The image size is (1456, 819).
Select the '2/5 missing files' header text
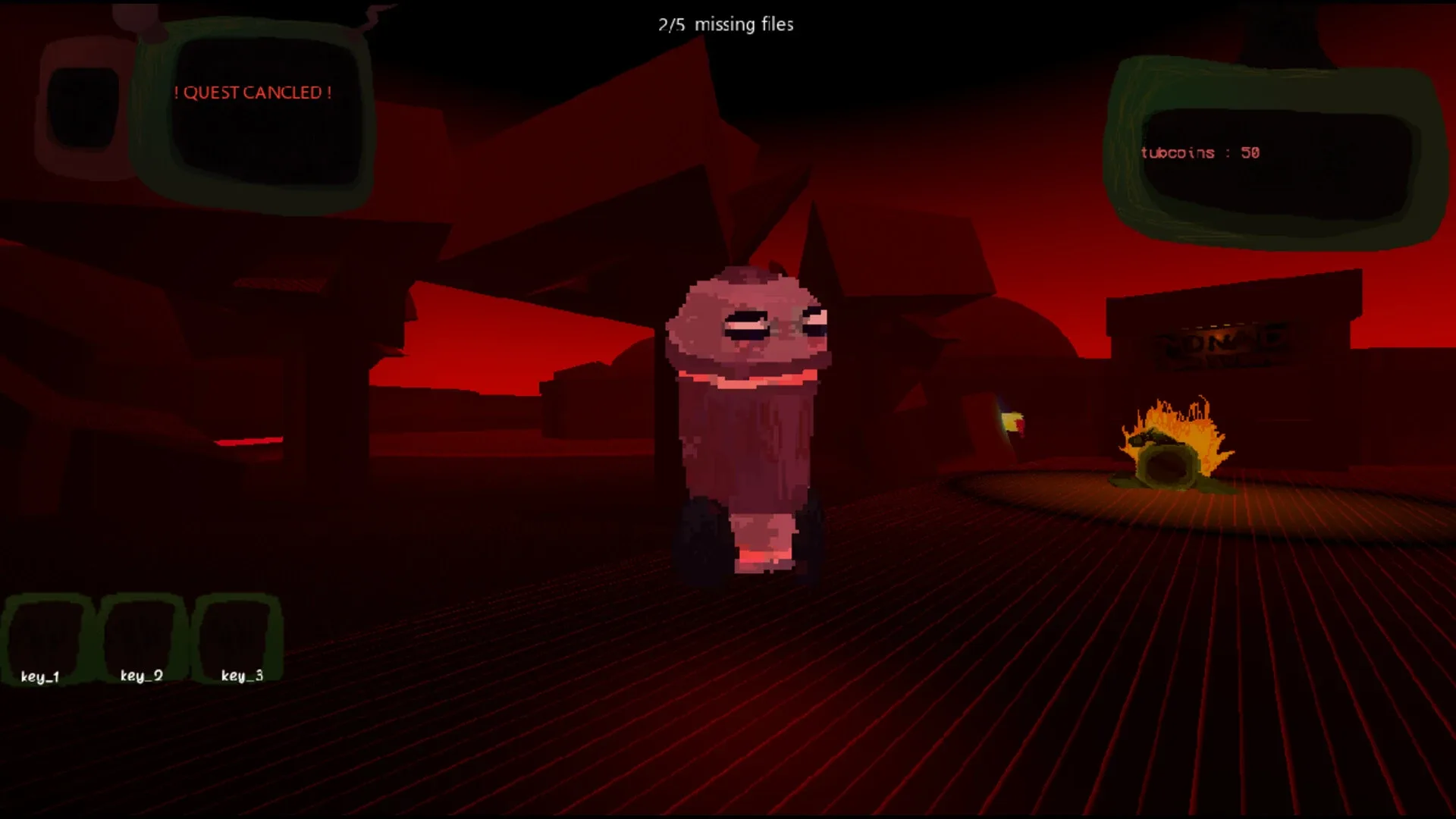click(x=725, y=24)
